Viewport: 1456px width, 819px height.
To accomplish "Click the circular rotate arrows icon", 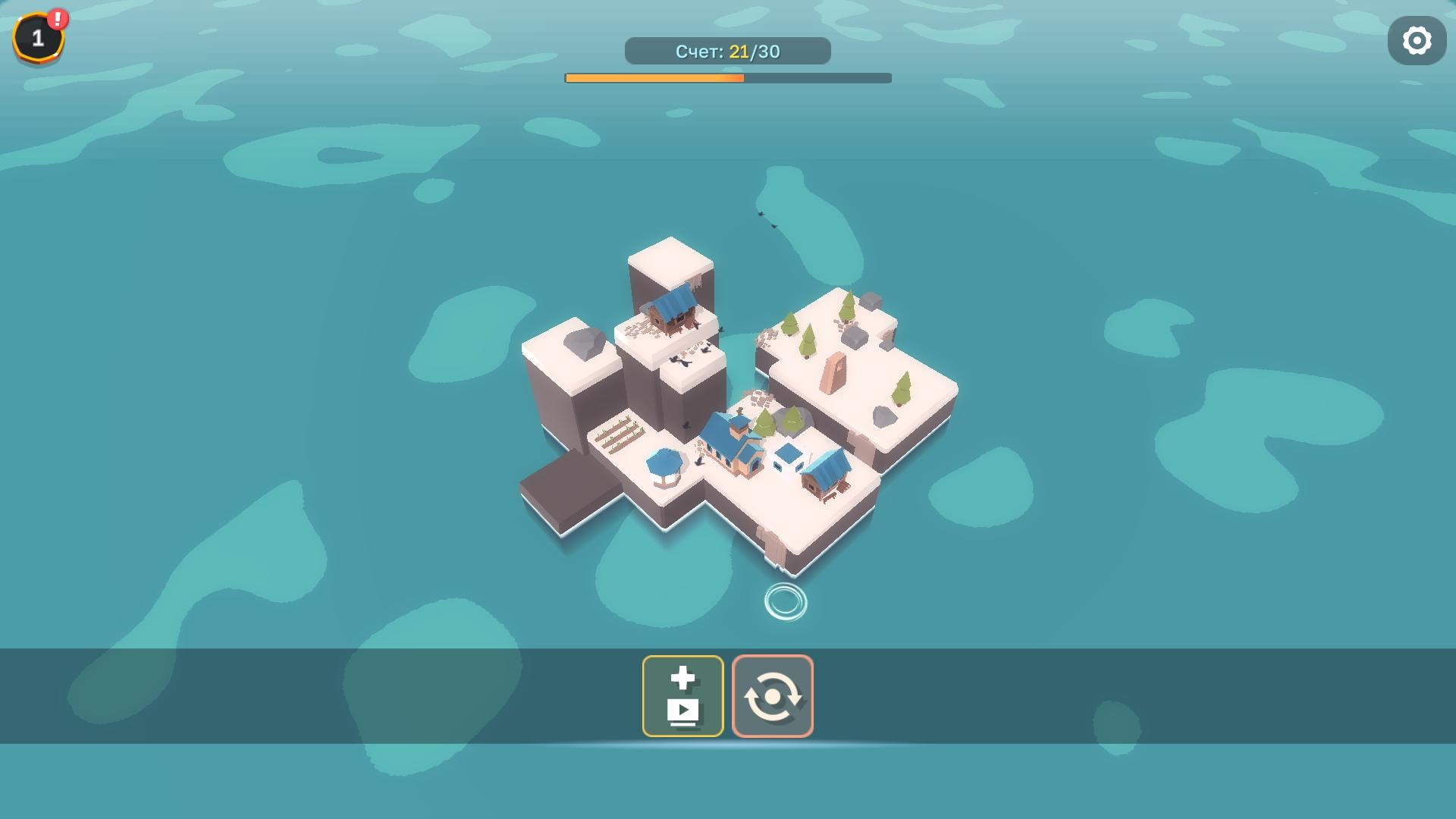I will pos(773,695).
